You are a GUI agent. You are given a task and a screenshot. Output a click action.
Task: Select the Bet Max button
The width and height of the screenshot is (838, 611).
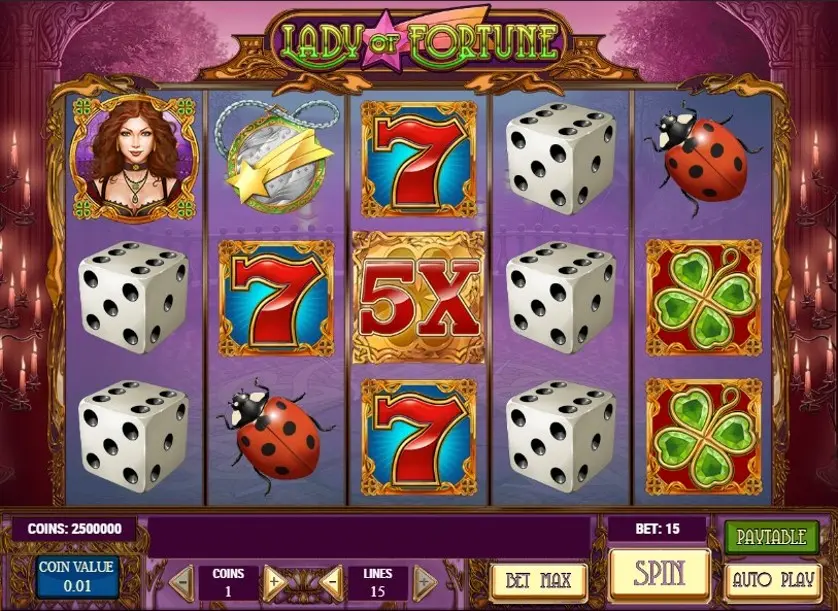click(539, 581)
